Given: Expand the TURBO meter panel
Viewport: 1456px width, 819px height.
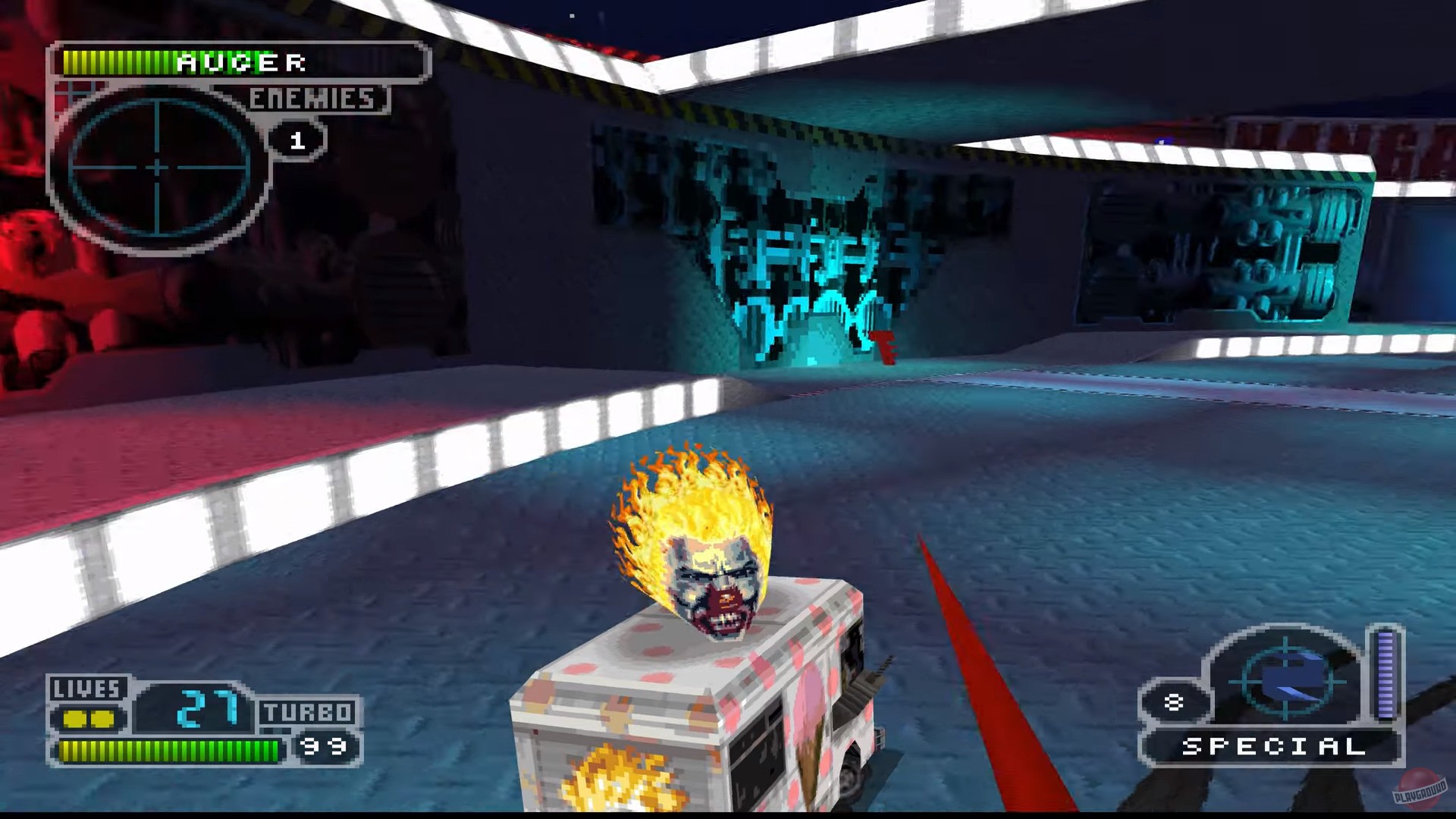Looking at the screenshot, I should pos(309,713).
